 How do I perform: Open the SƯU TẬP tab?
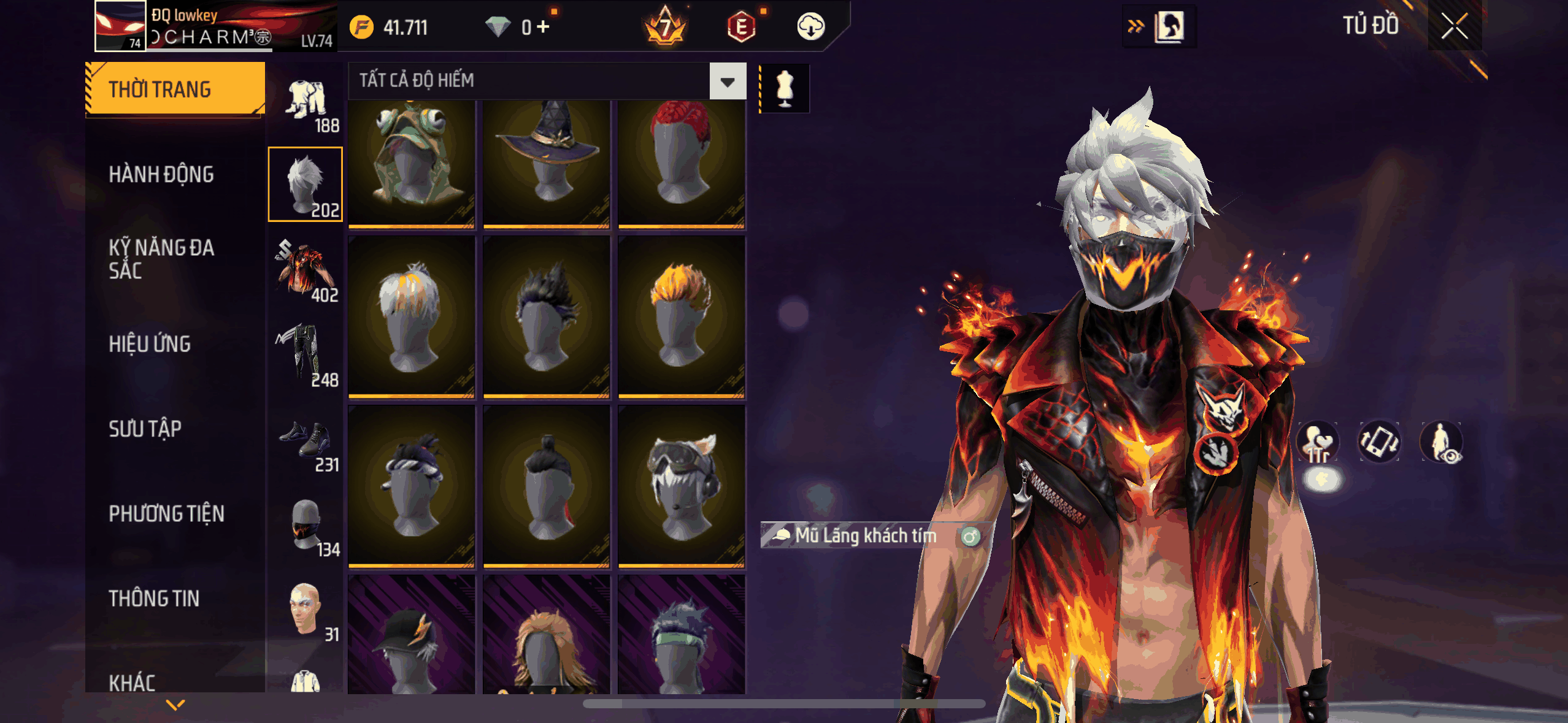[145, 429]
